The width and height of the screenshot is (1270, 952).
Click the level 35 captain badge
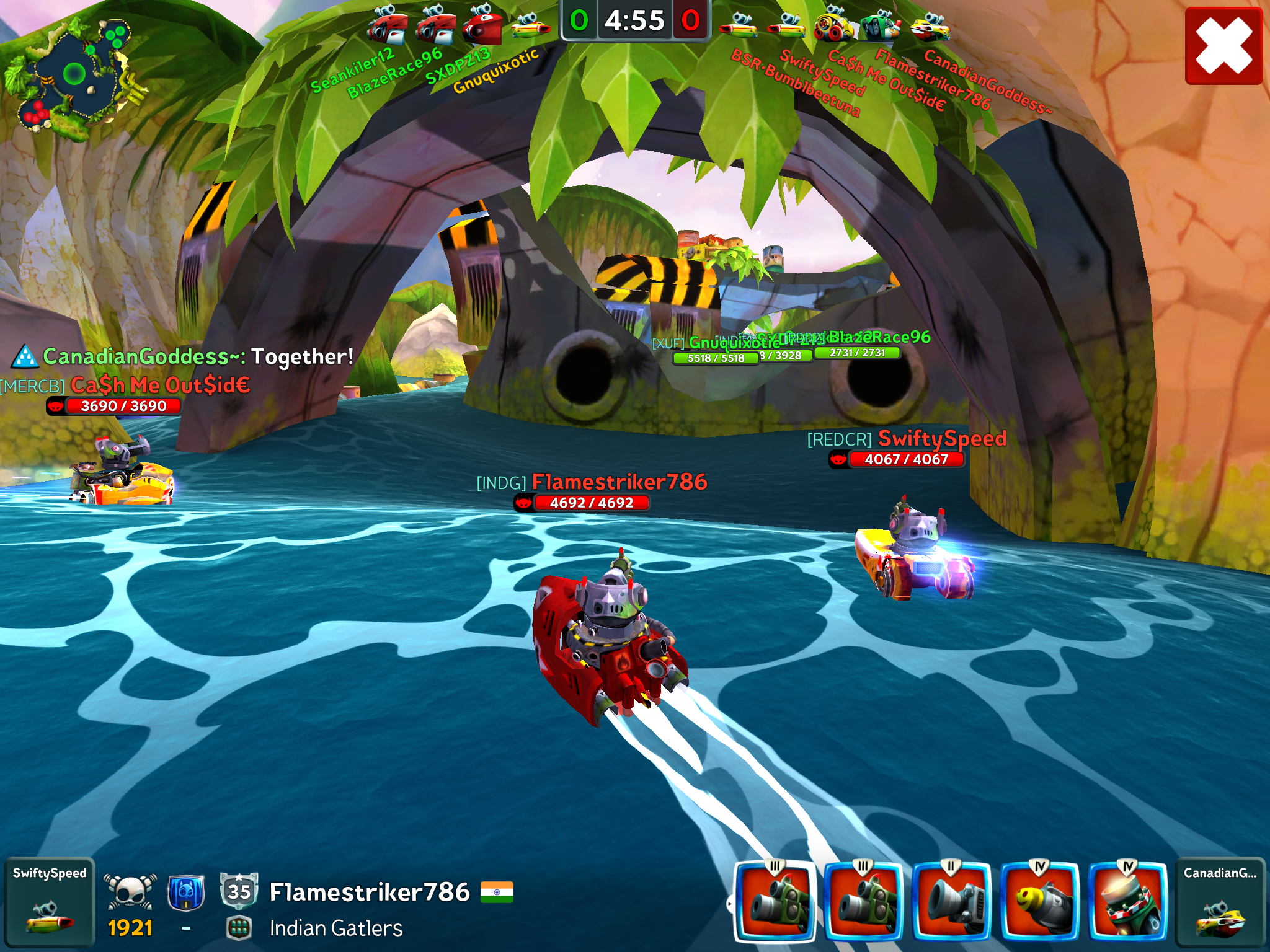click(239, 891)
